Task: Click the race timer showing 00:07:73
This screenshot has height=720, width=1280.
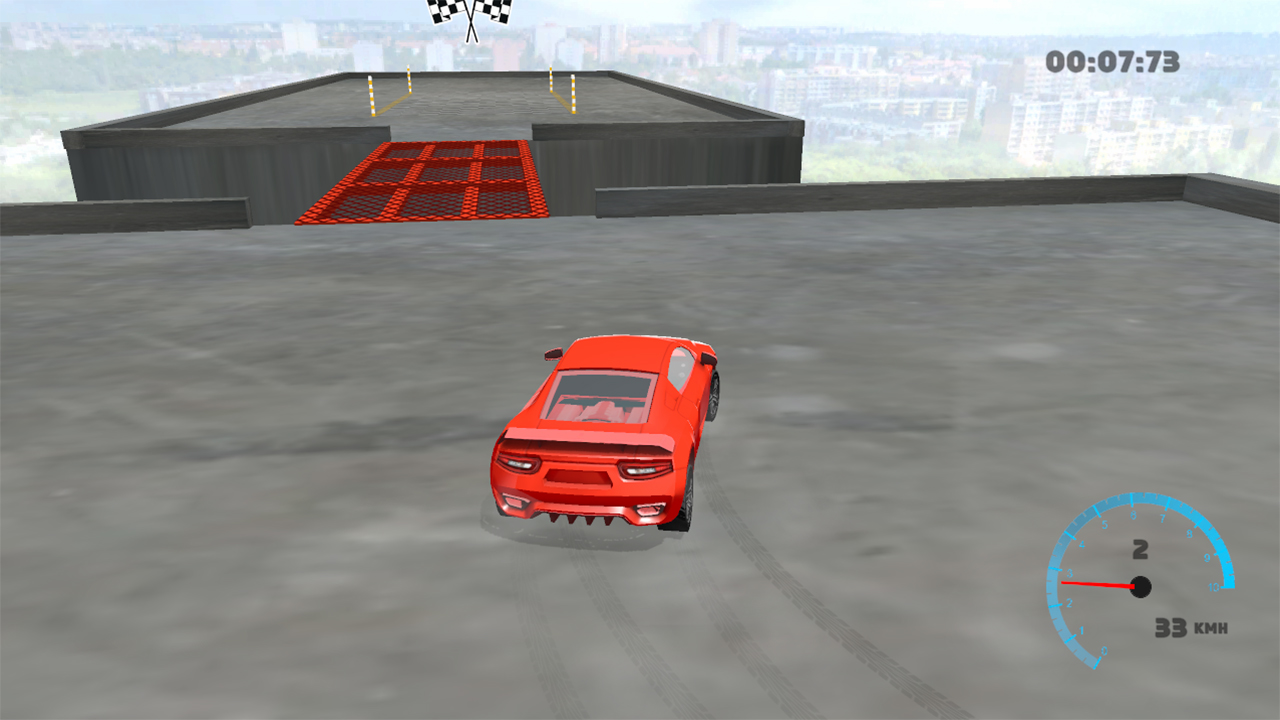Action: (x=1113, y=60)
